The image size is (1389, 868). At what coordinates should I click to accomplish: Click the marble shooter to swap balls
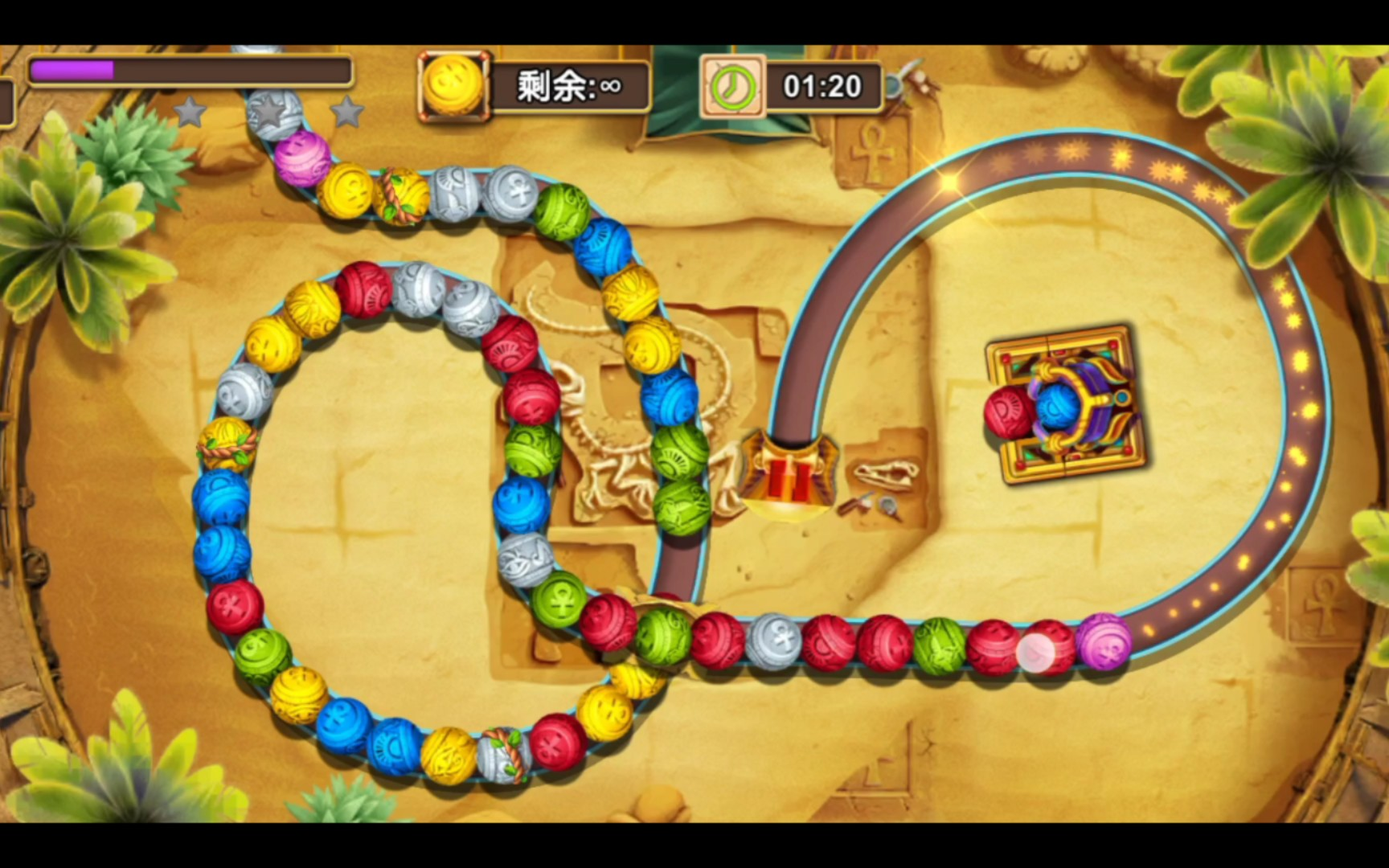click(x=1065, y=404)
